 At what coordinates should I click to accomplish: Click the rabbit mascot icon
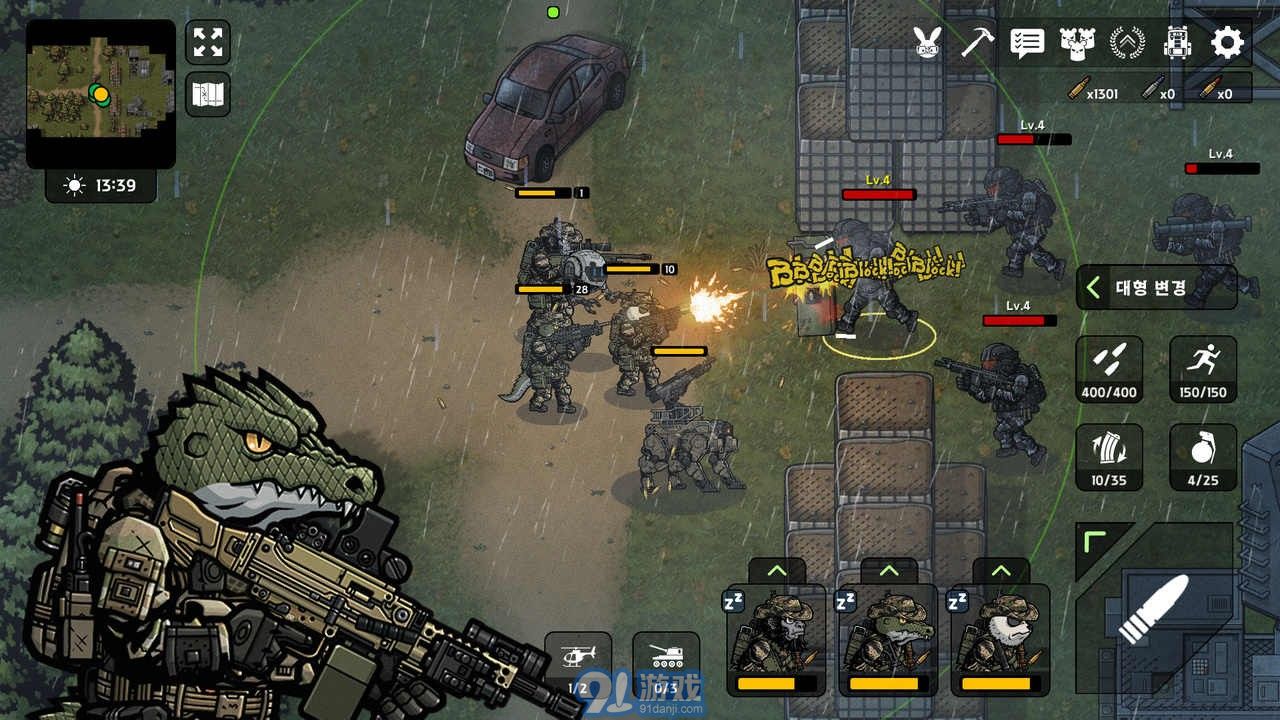[927, 43]
